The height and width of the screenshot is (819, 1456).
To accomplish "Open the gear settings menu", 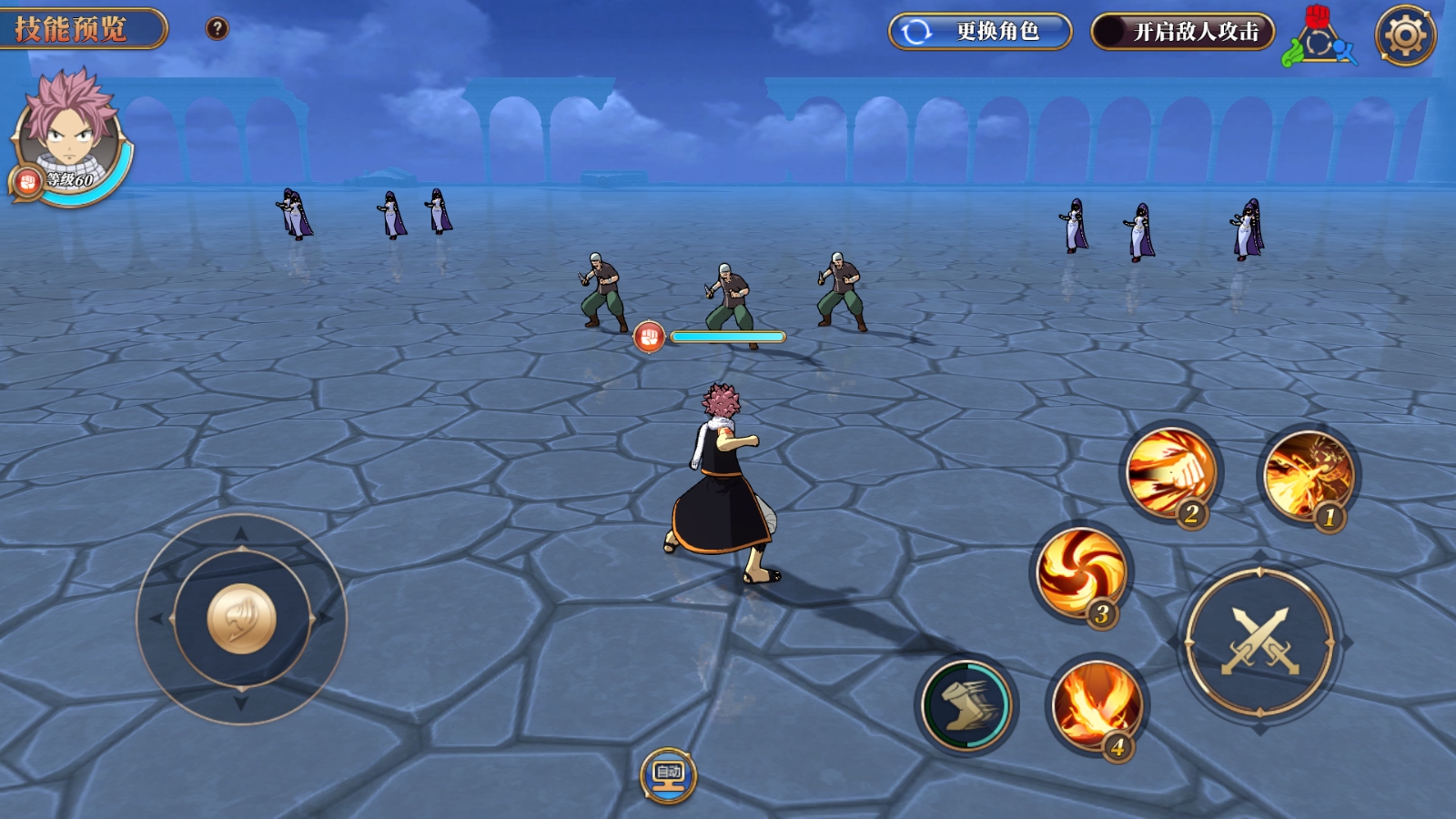I will click(1405, 35).
